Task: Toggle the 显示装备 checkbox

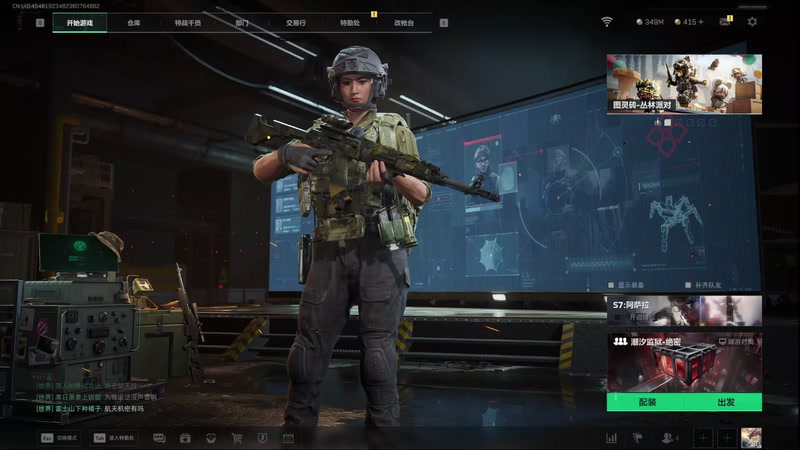Action: tap(610, 284)
